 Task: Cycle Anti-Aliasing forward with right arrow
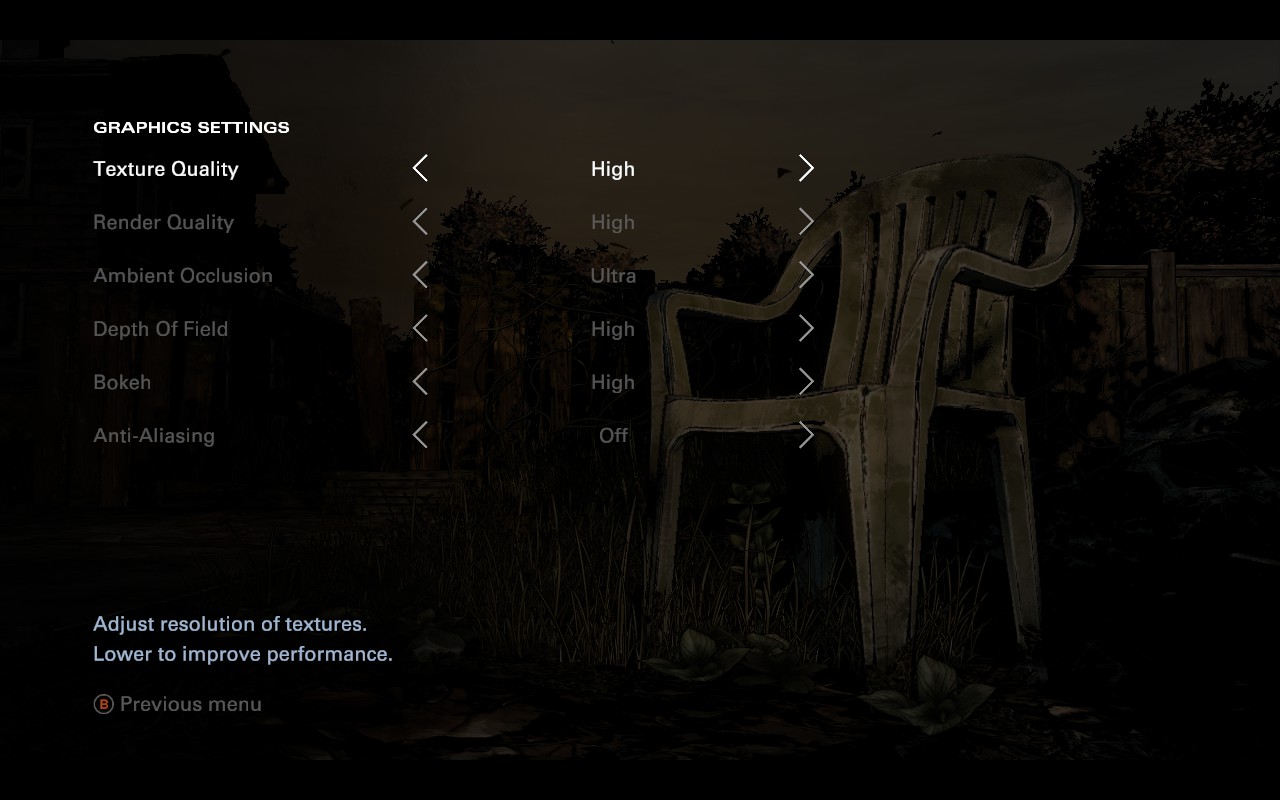coord(806,435)
